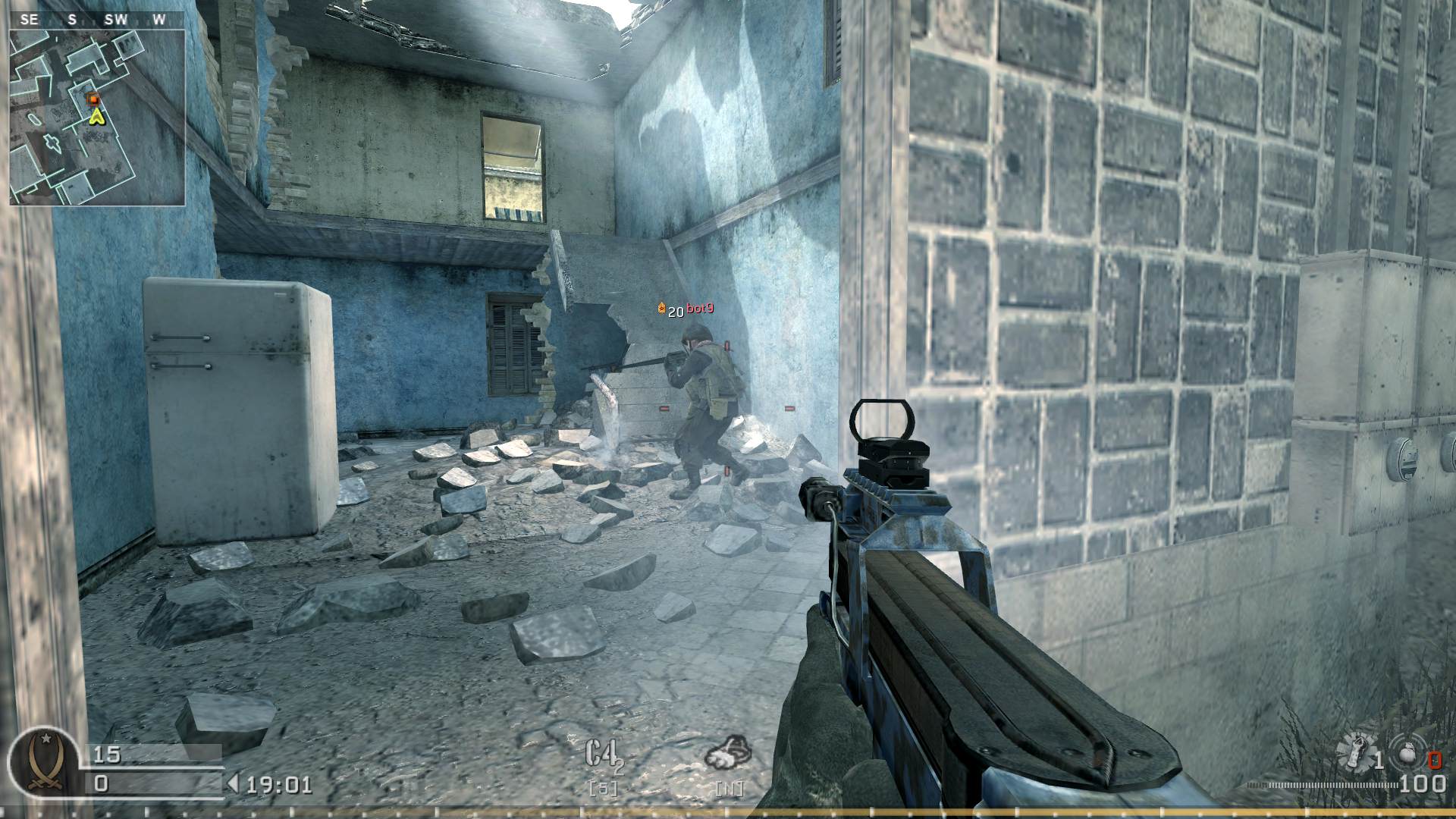Image resolution: width=1456 pixels, height=819 pixels.
Task: Click the match timer showing 19:01
Action: pyautogui.click(x=279, y=785)
